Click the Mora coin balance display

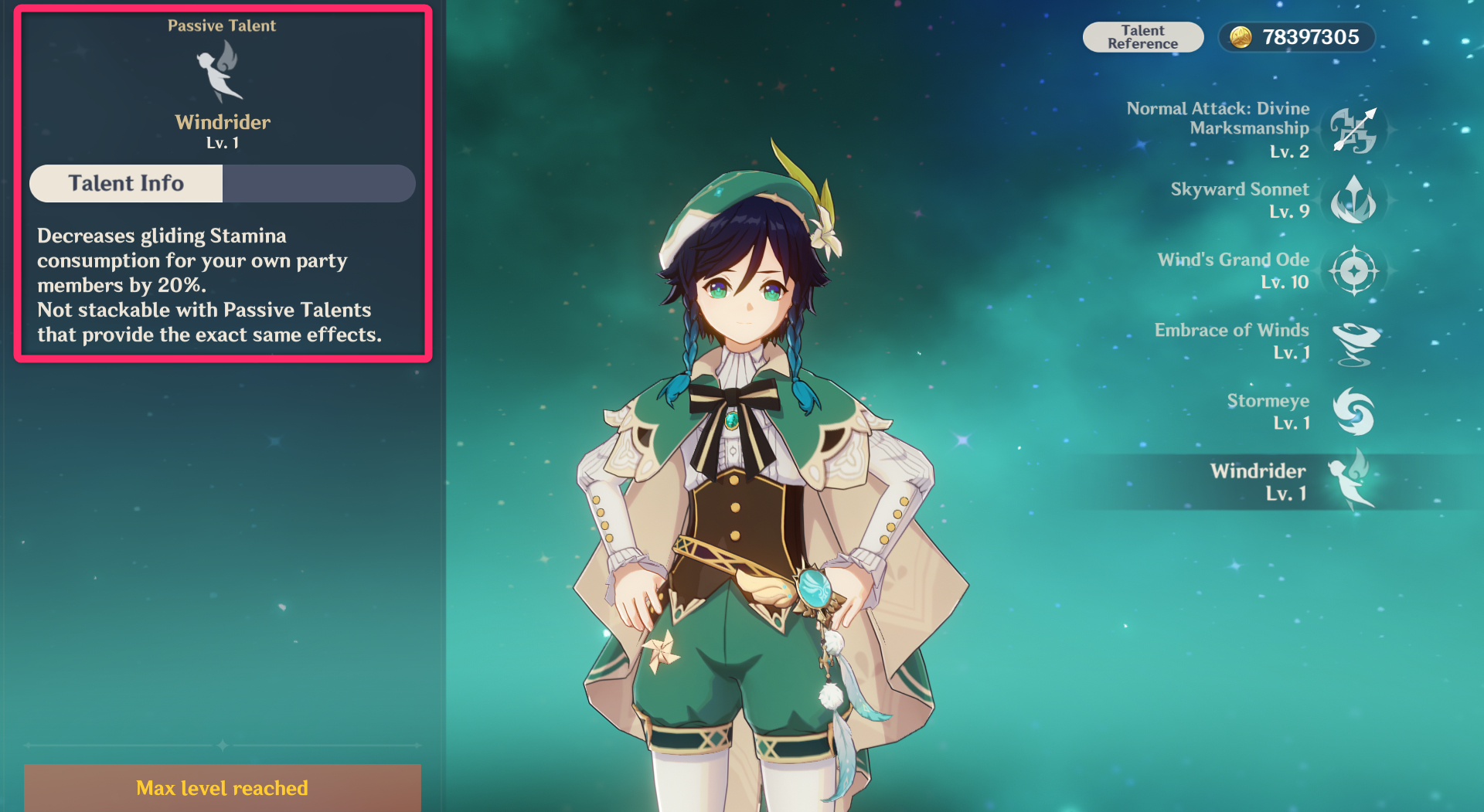click(1296, 37)
